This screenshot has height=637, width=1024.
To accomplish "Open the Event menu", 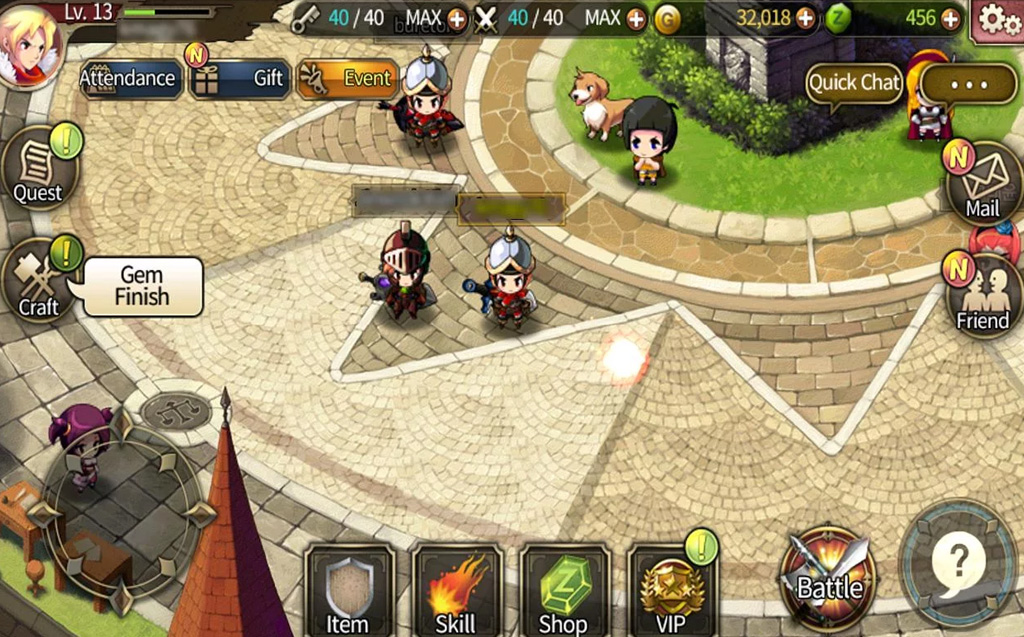I will pyautogui.click(x=348, y=78).
